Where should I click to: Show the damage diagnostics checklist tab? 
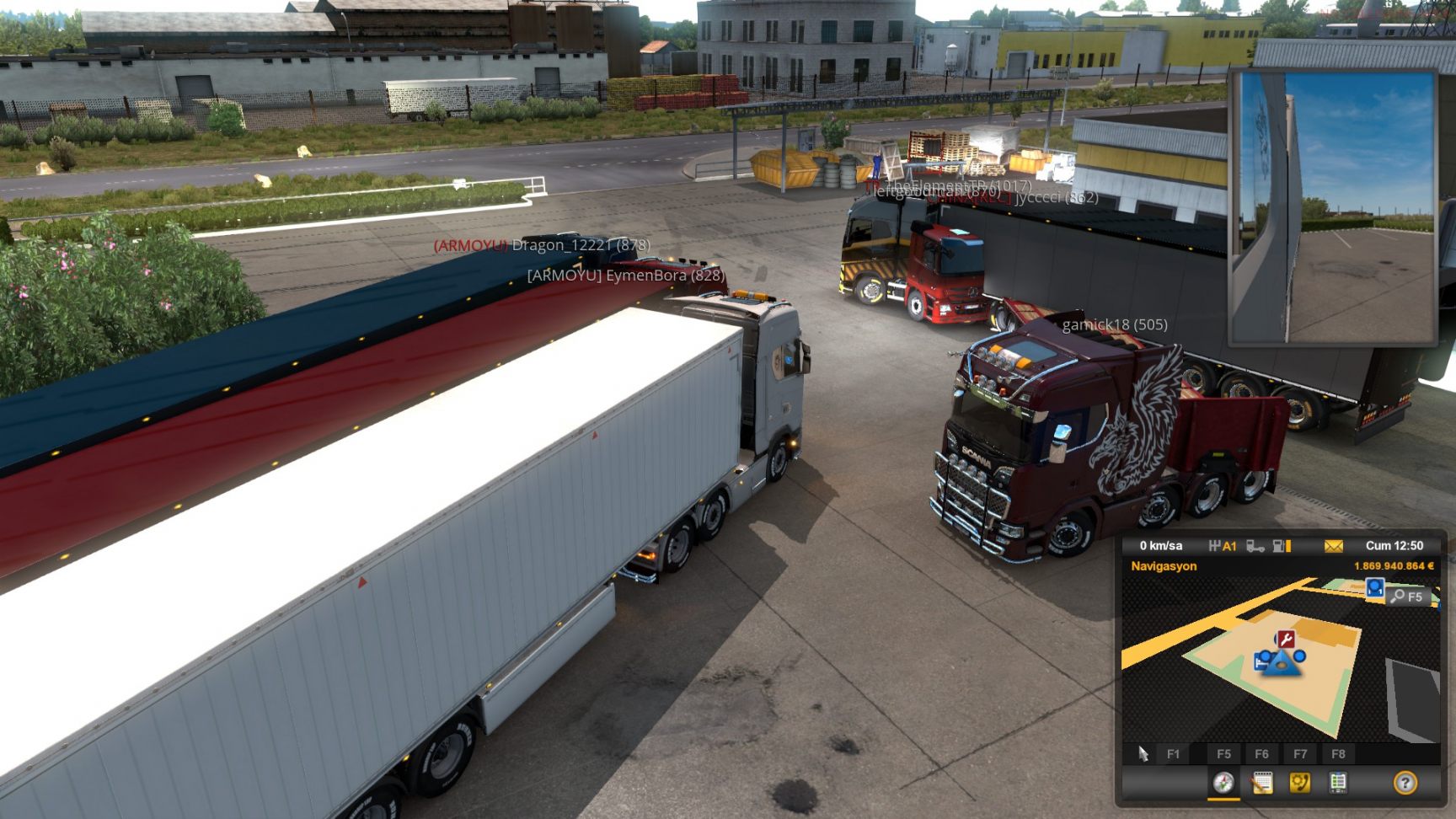click(1338, 783)
